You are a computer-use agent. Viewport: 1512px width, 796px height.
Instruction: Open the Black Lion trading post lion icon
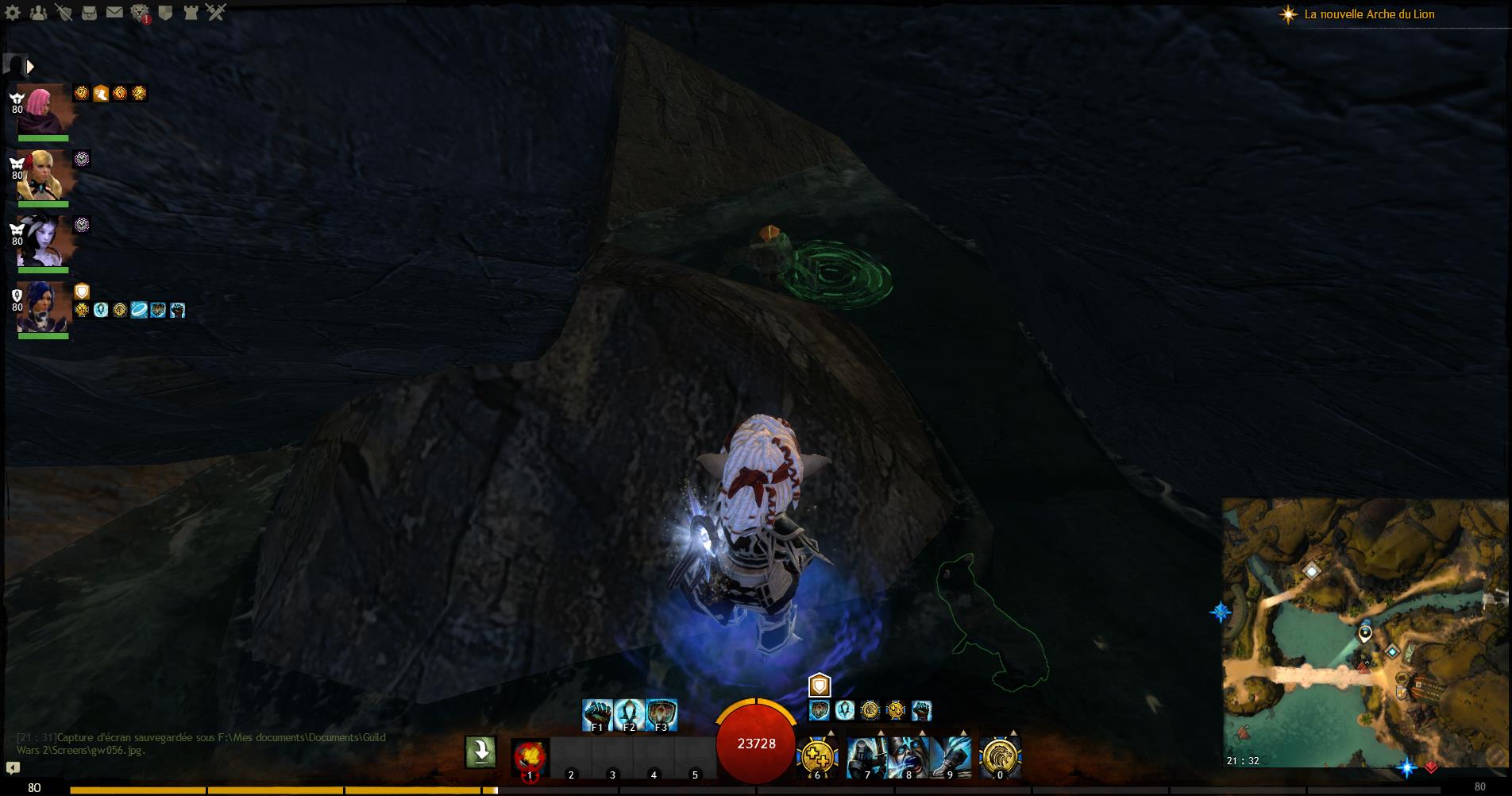coord(141,13)
